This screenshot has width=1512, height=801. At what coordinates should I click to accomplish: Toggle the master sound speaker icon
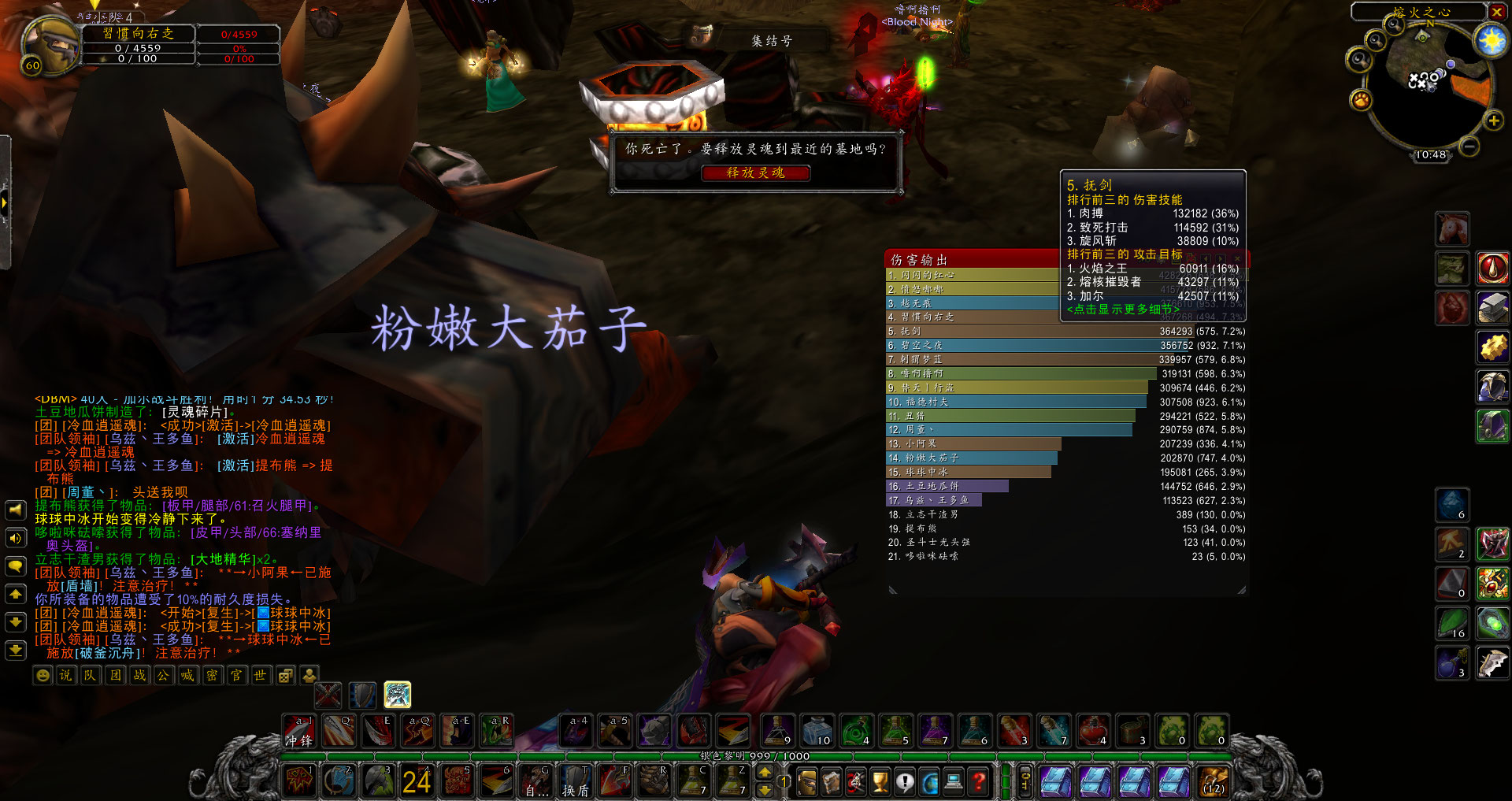click(15, 509)
